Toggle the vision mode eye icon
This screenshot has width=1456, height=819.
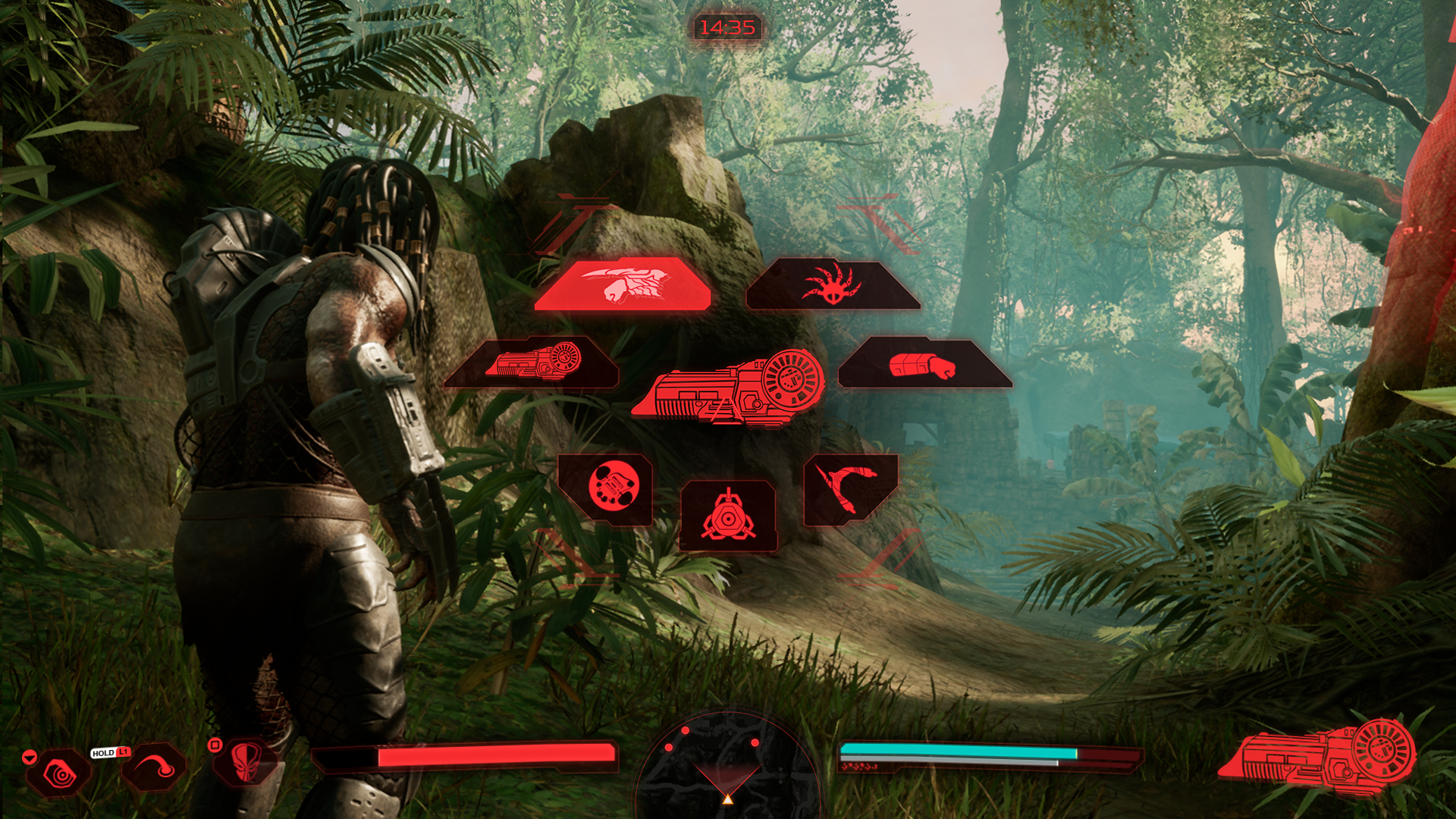pos(59,773)
